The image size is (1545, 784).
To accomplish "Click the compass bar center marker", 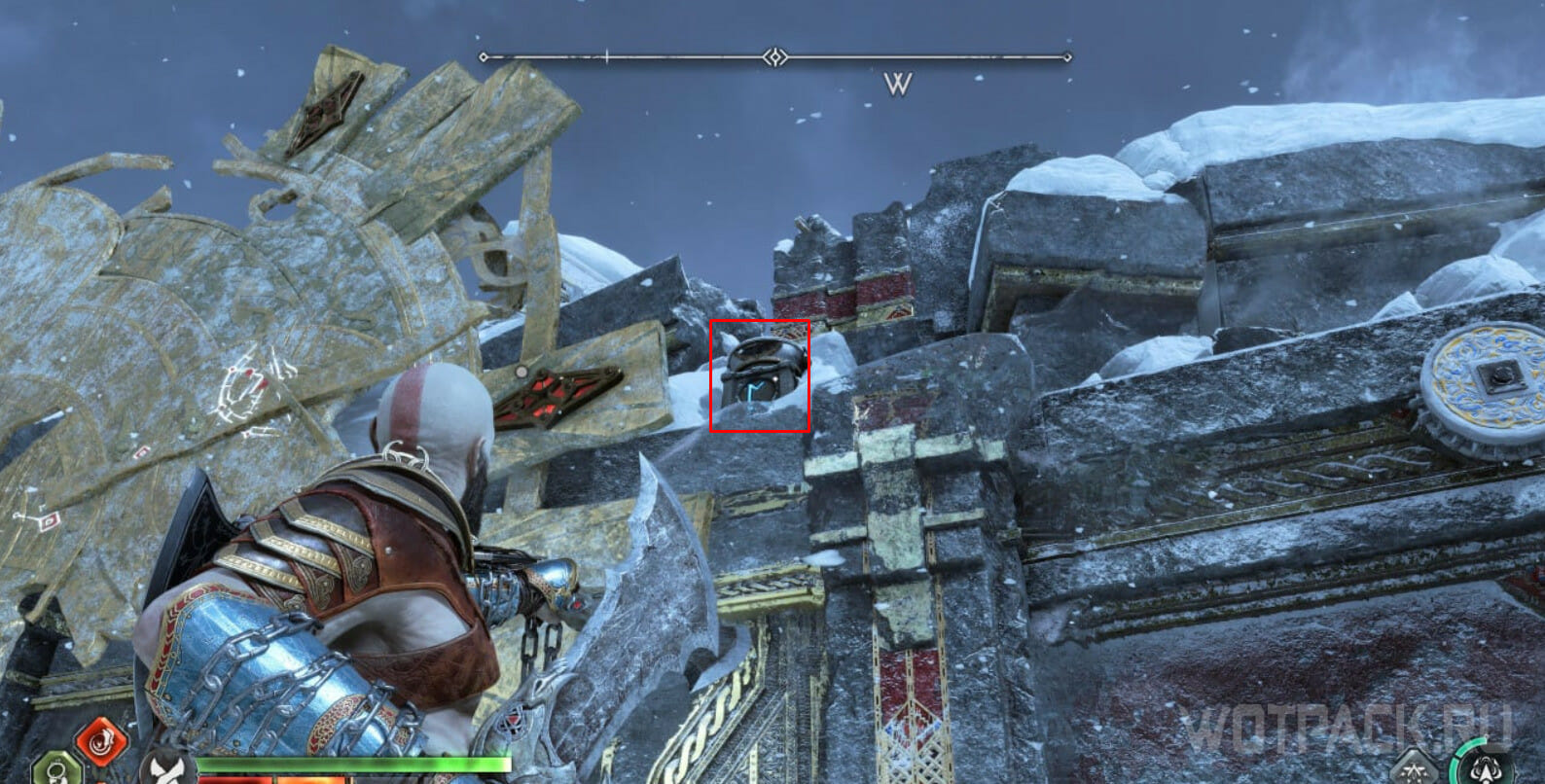I will pyautogui.click(x=774, y=57).
